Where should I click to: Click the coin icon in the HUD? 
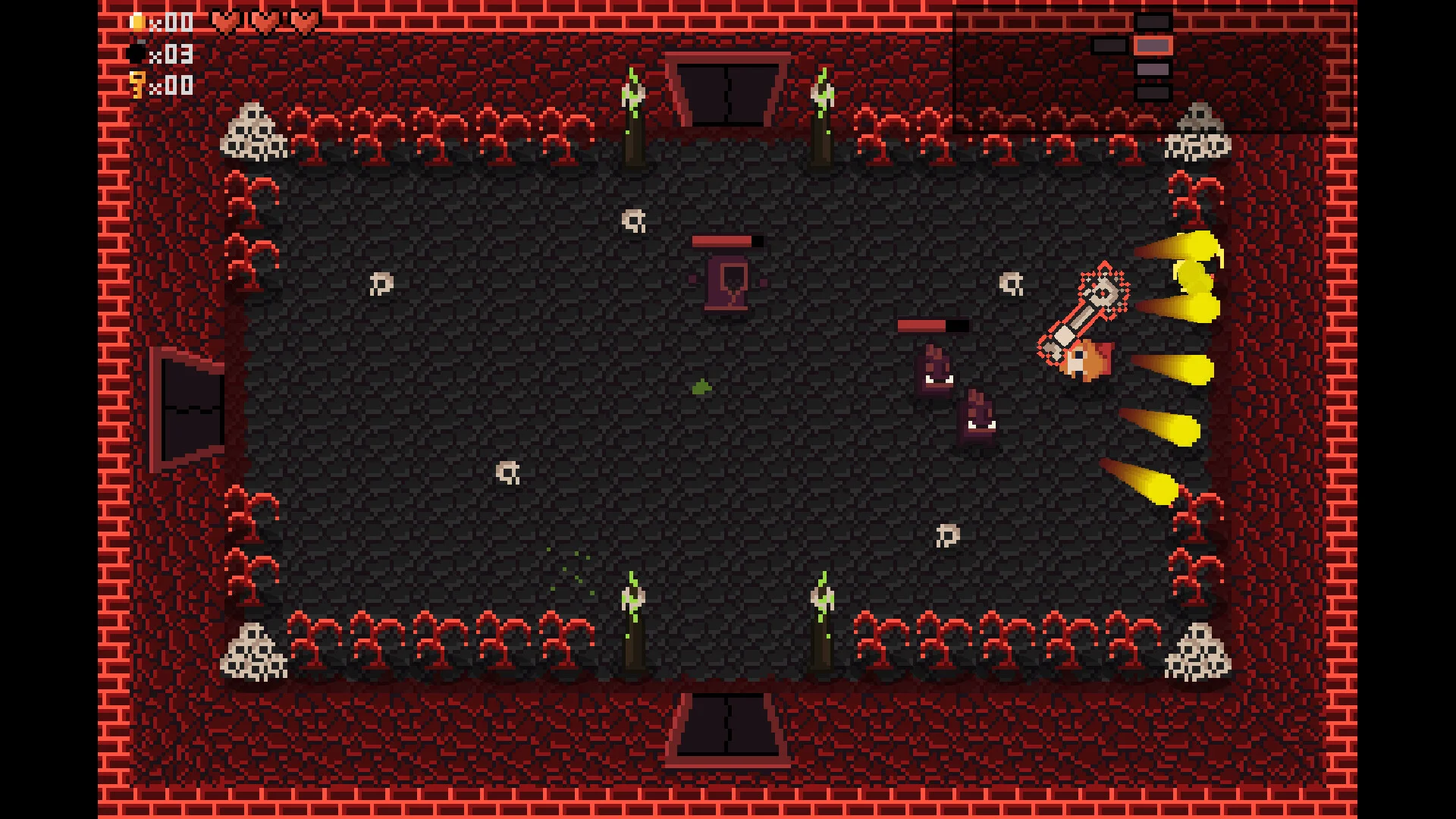137,22
